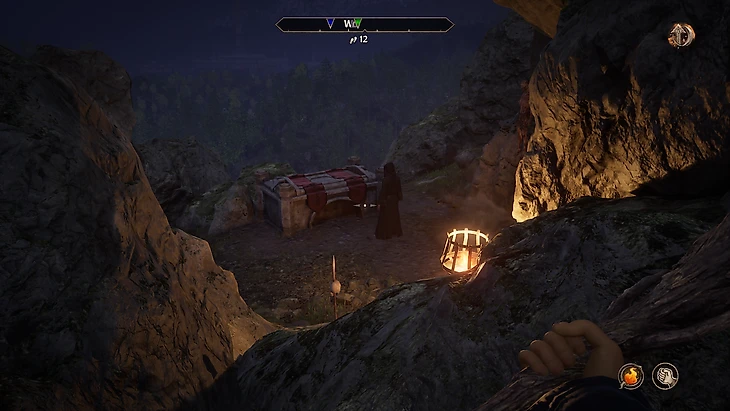This screenshot has height=411, width=730.
Task: Click the arrow and moon level-up icon
Action: coord(681,35)
